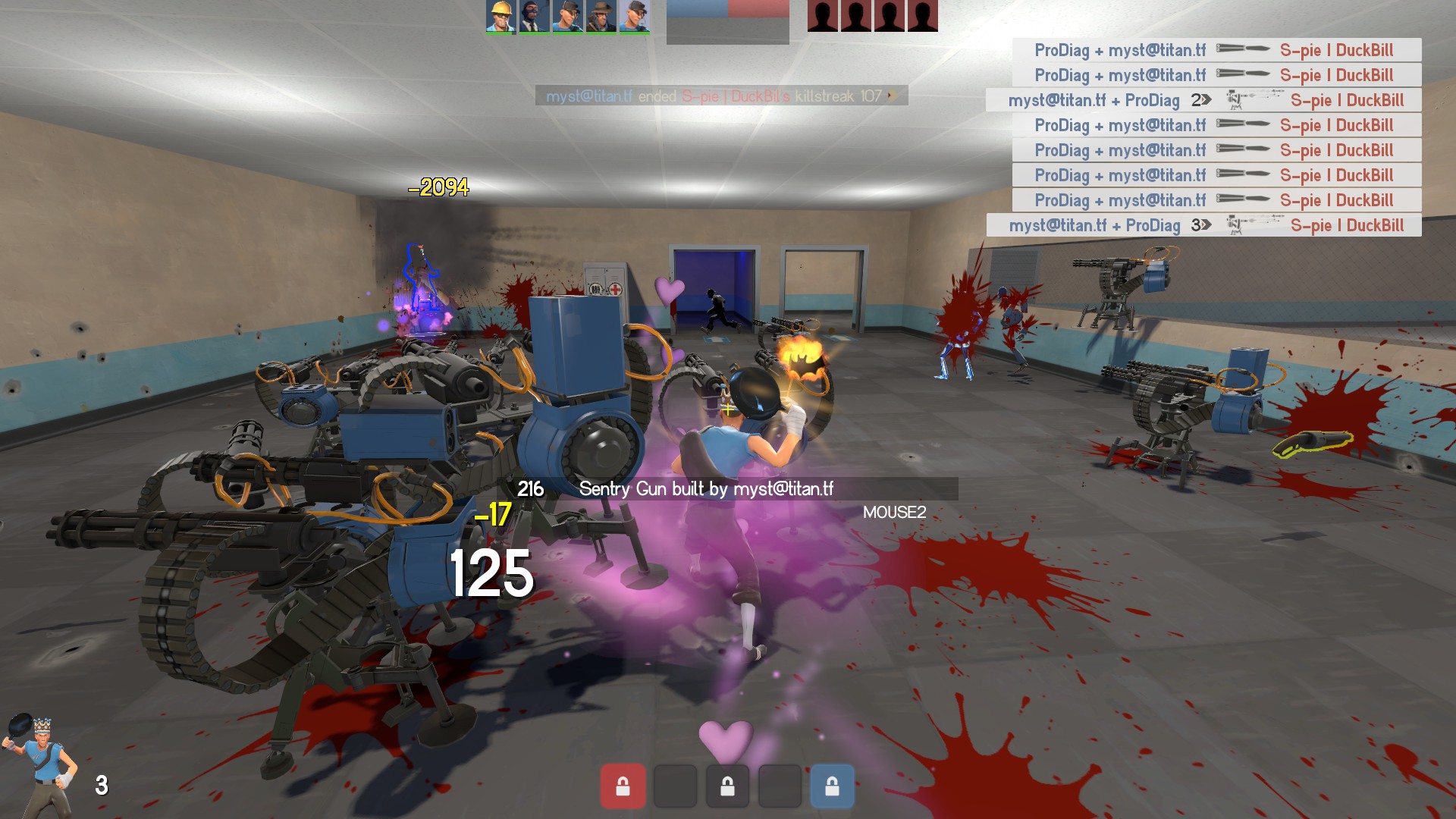The width and height of the screenshot is (1456, 819).
Task: Click the gray locked middle control point
Action: click(x=727, y=786)
